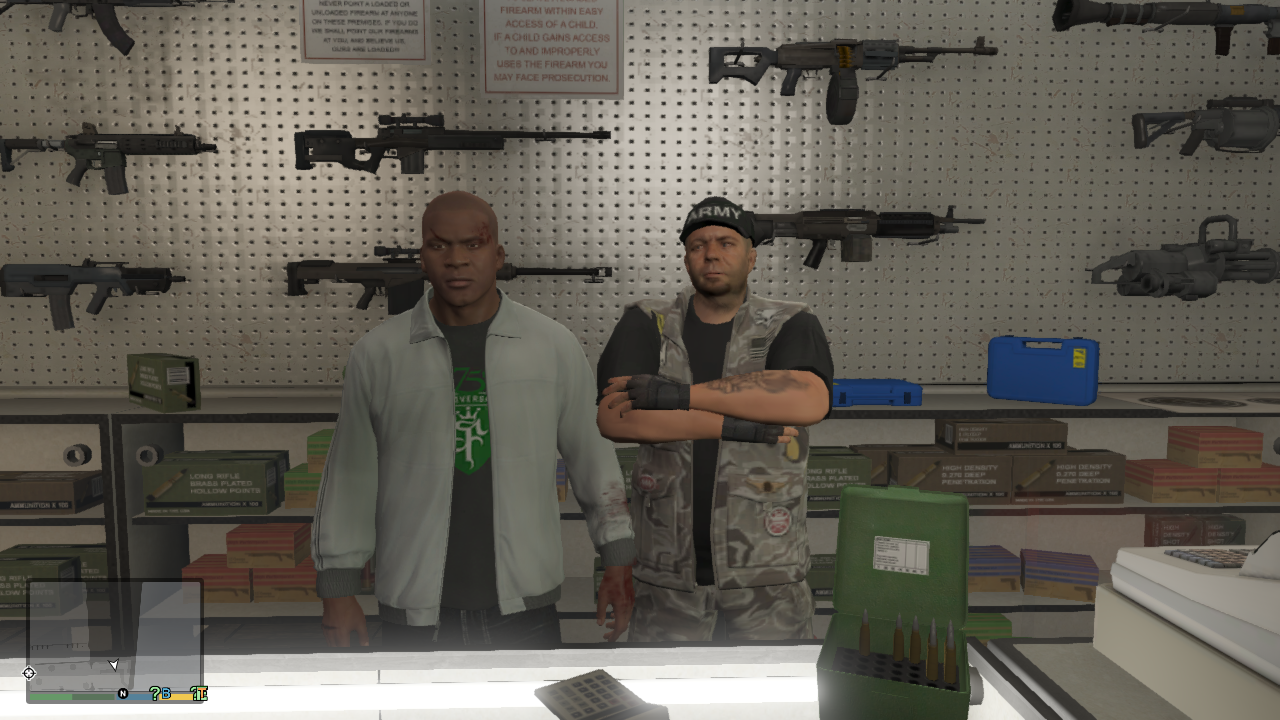The height and width of the screenshot is (720, 1280).
Task: Select the green question mark blip
Action: (155, 693)
